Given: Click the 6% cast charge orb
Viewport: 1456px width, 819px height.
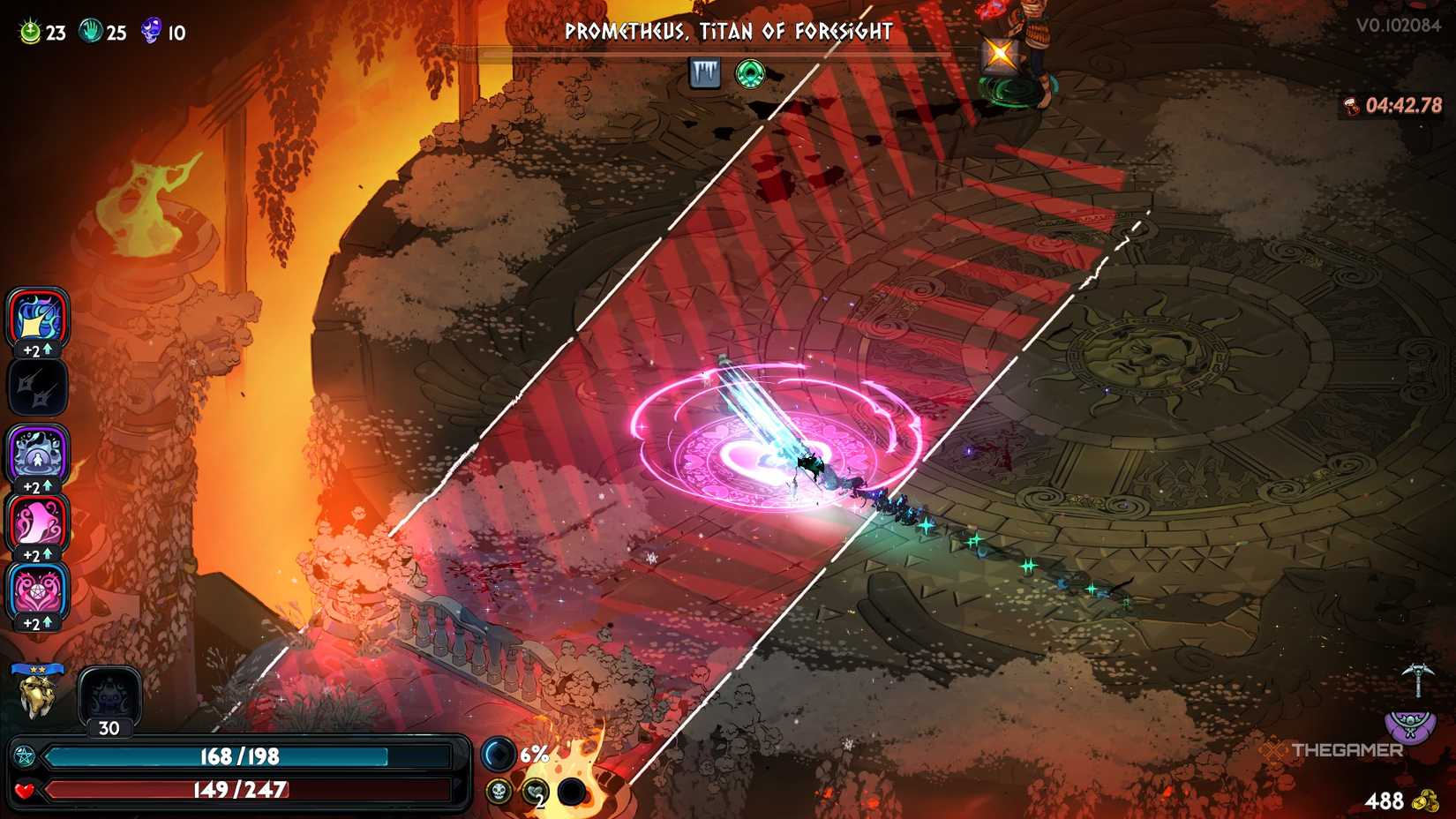Looking at the screenshot, I should pos(499,755).
